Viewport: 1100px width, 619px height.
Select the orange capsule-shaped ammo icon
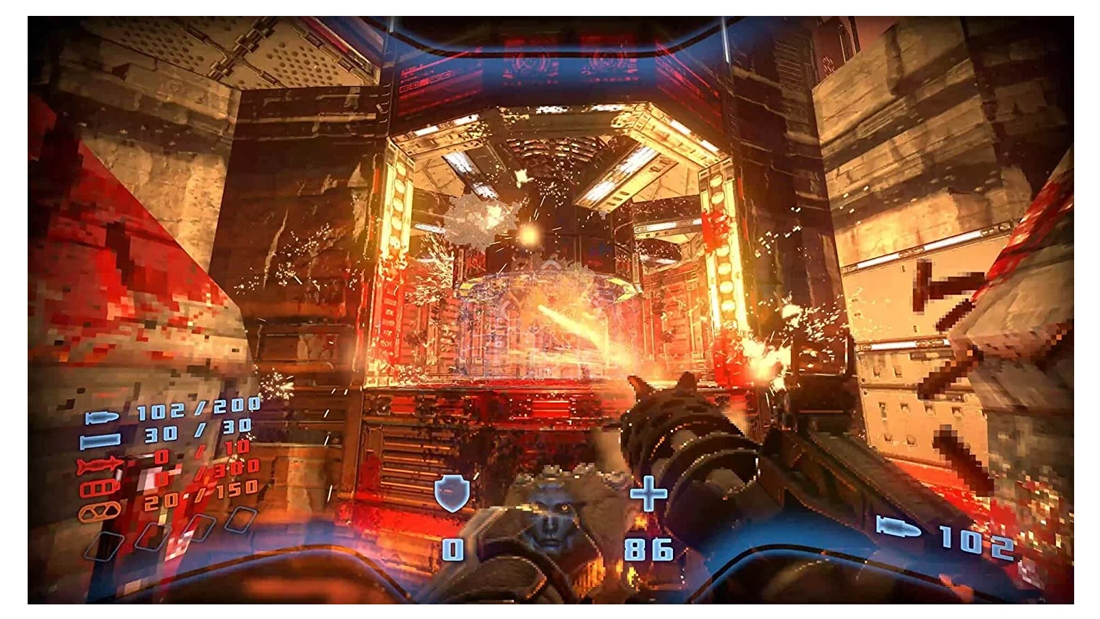coord(101,511)
